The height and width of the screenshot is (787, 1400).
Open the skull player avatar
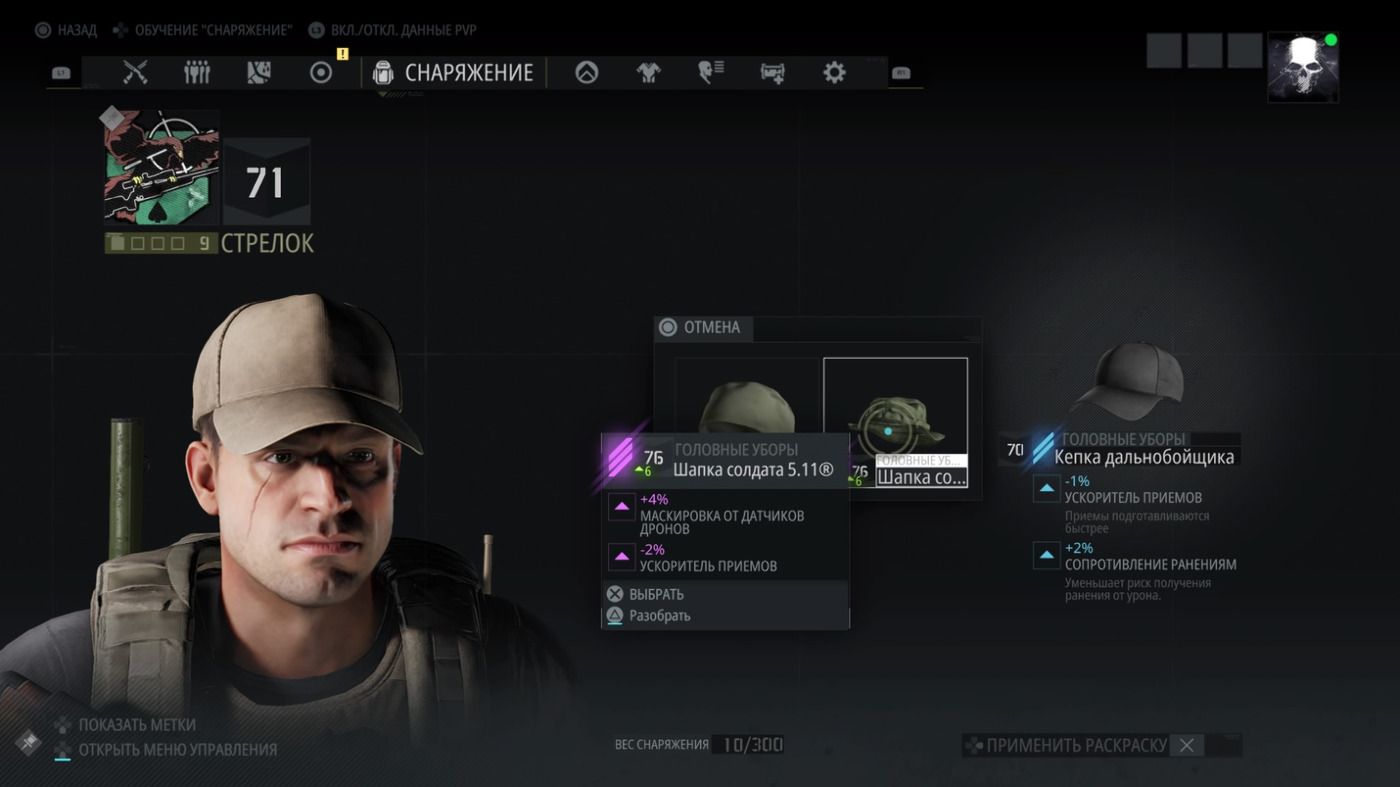point(1302,67)
